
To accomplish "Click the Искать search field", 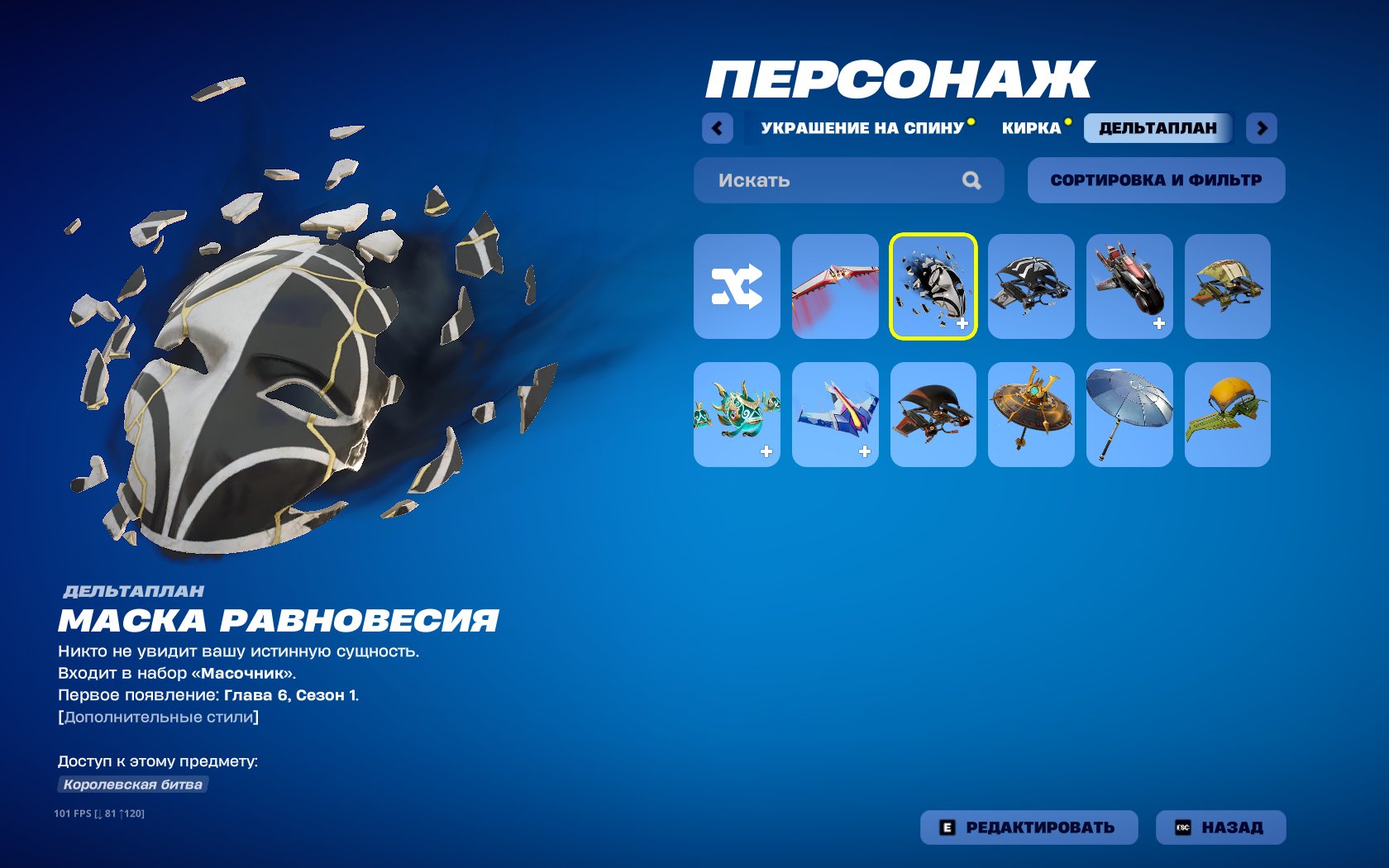I will point(827,180).
